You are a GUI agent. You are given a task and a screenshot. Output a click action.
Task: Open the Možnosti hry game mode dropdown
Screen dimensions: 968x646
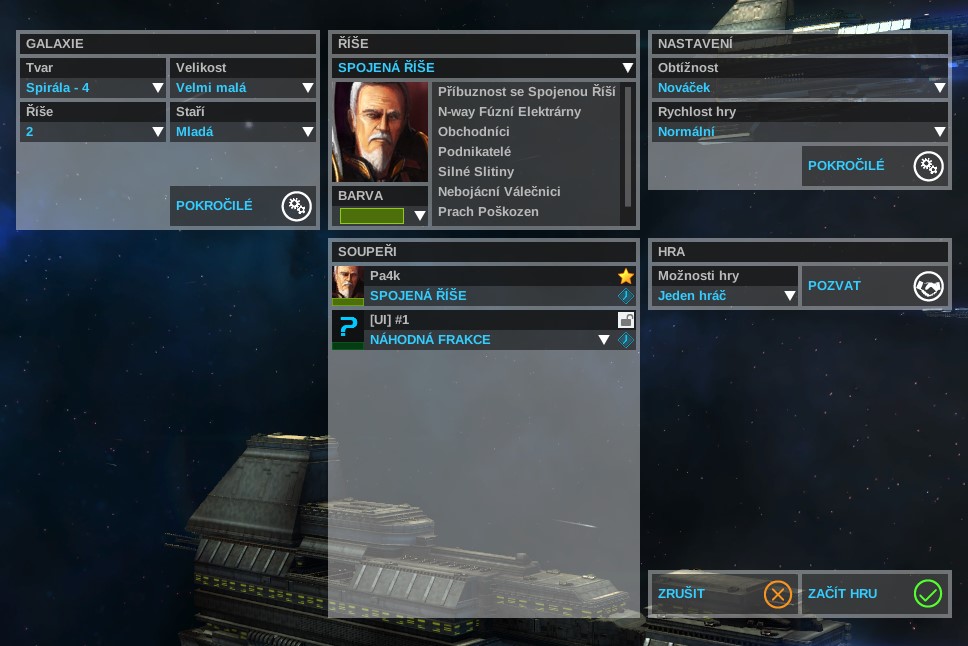[x=724, y=296]
